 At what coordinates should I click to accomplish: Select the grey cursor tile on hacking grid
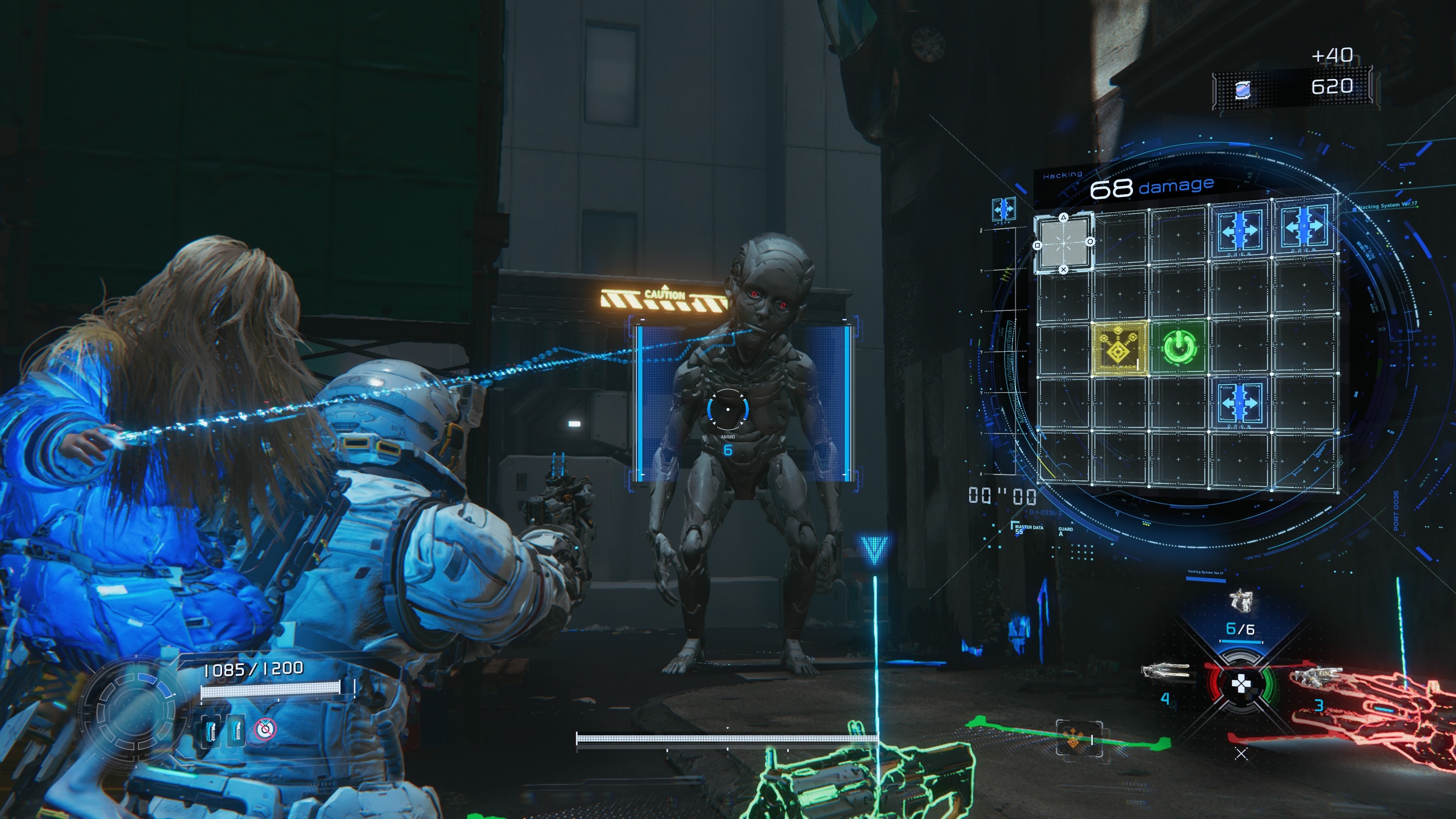coord(1063,243)
